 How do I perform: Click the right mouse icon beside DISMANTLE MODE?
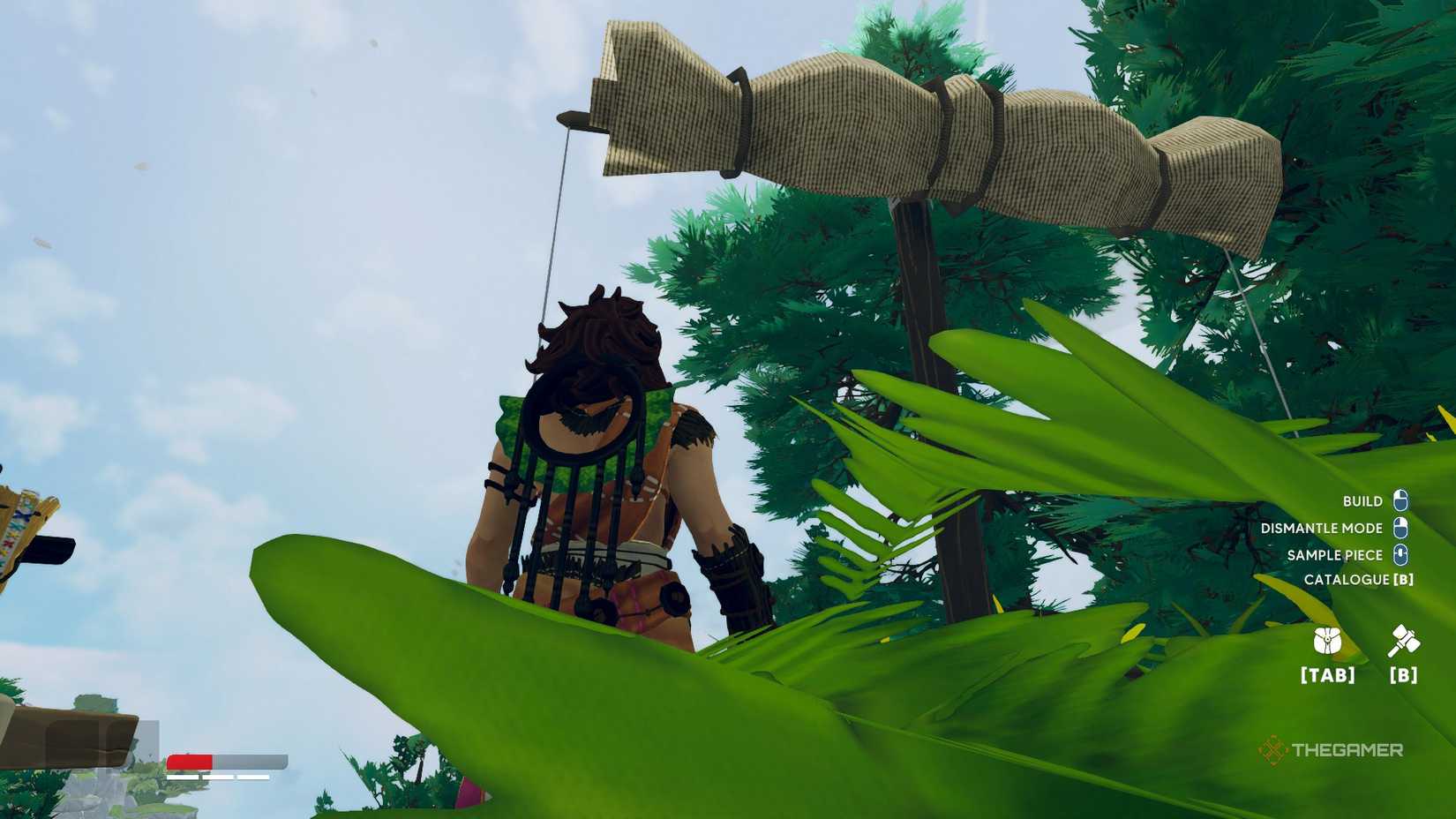click(1400, 528)
